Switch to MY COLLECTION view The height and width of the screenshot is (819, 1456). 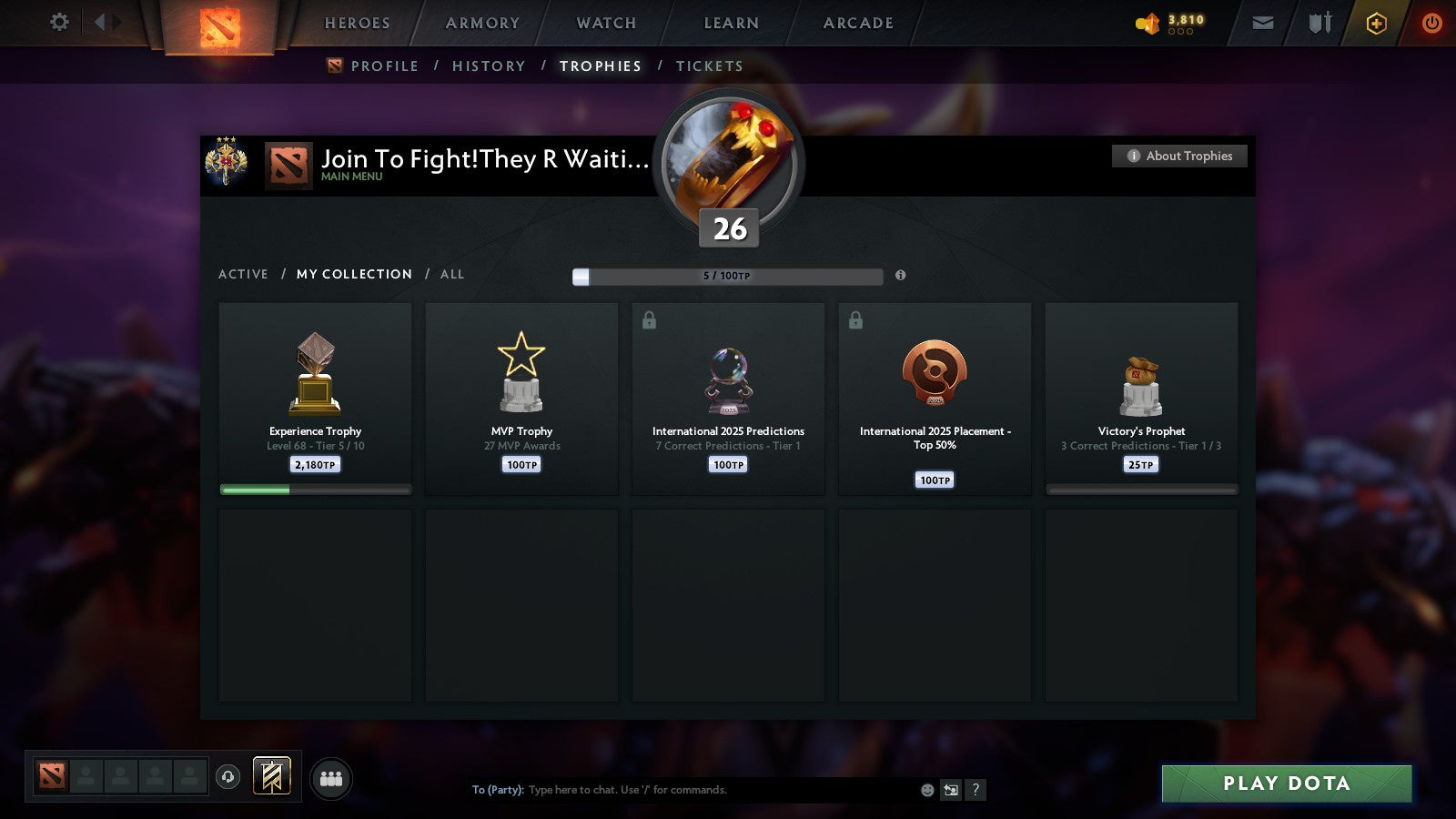[353, 274]
